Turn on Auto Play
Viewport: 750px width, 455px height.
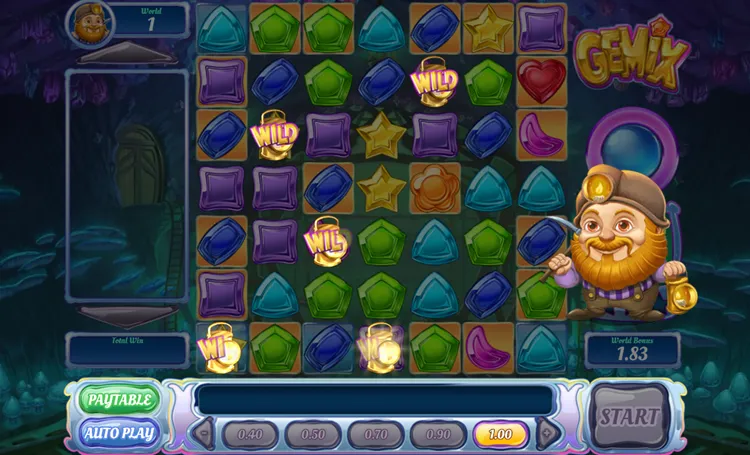[119, 433]
